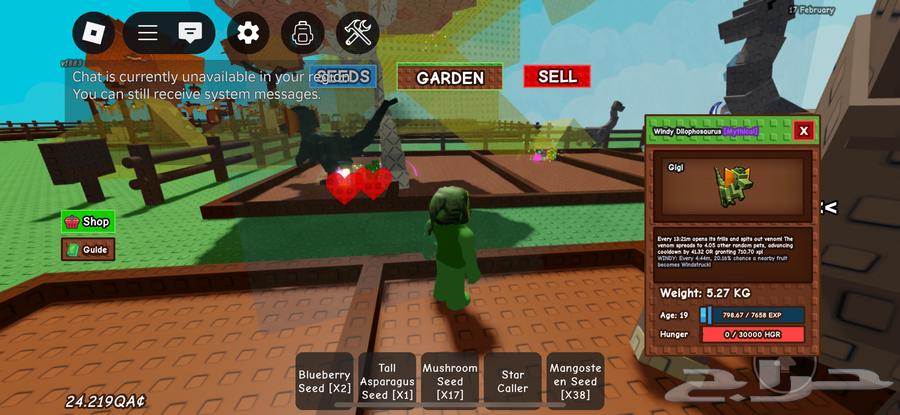Open the Roblox logo menu
900x415 pixels.
[x=93, y=33]
